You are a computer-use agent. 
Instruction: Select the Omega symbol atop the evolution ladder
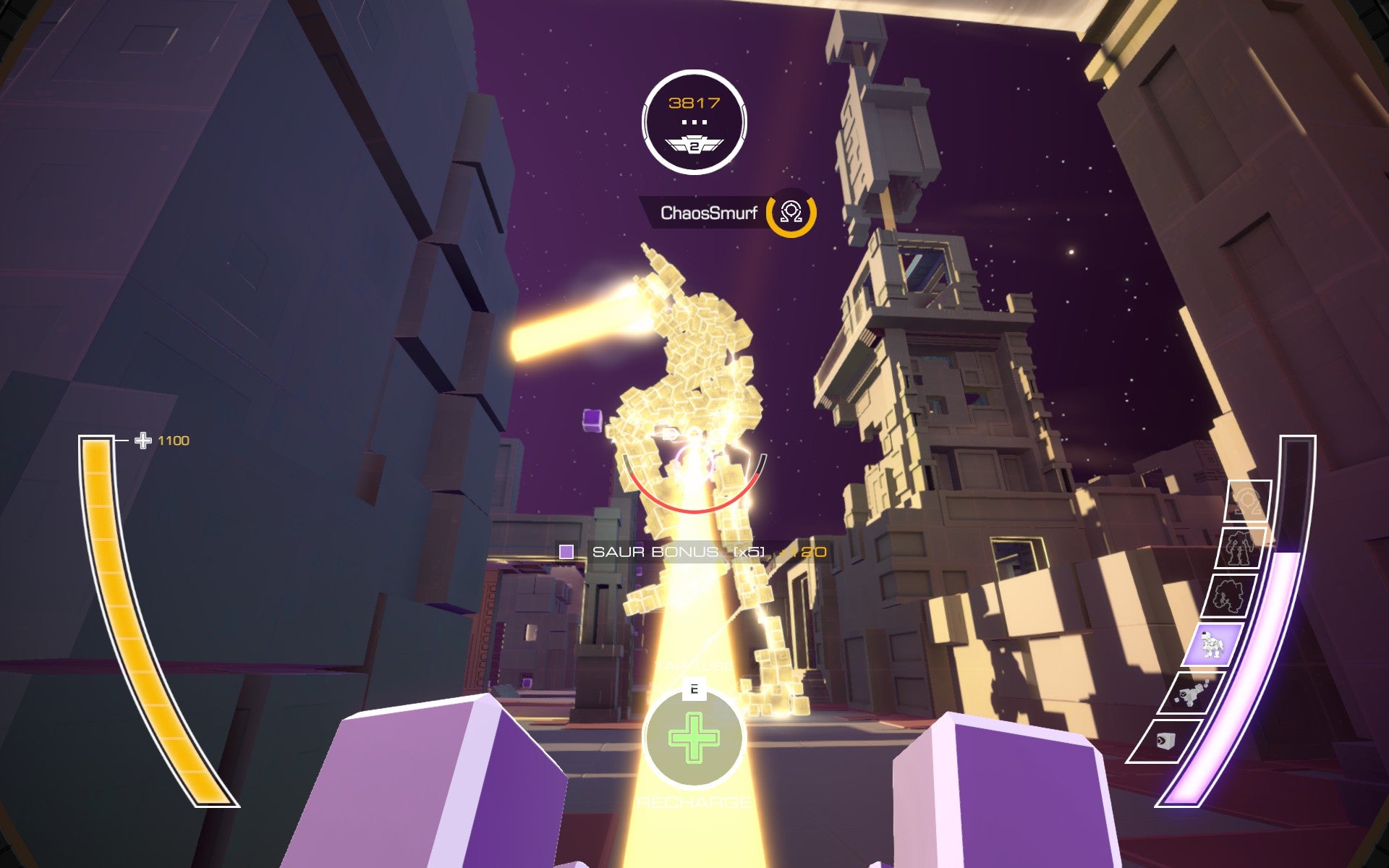(1249, 499)
